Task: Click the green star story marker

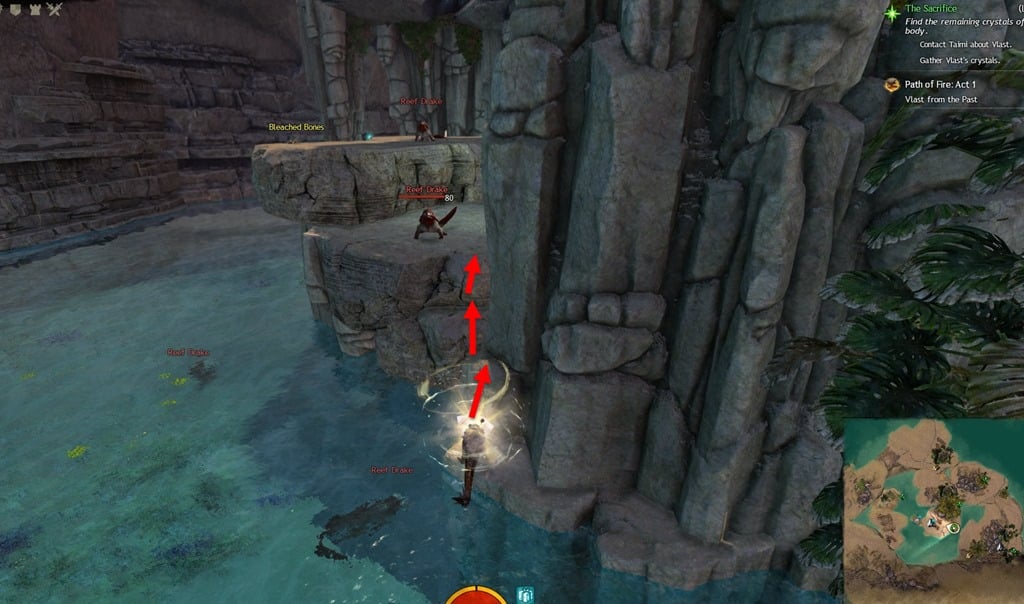Action: [x=892, y=12]
